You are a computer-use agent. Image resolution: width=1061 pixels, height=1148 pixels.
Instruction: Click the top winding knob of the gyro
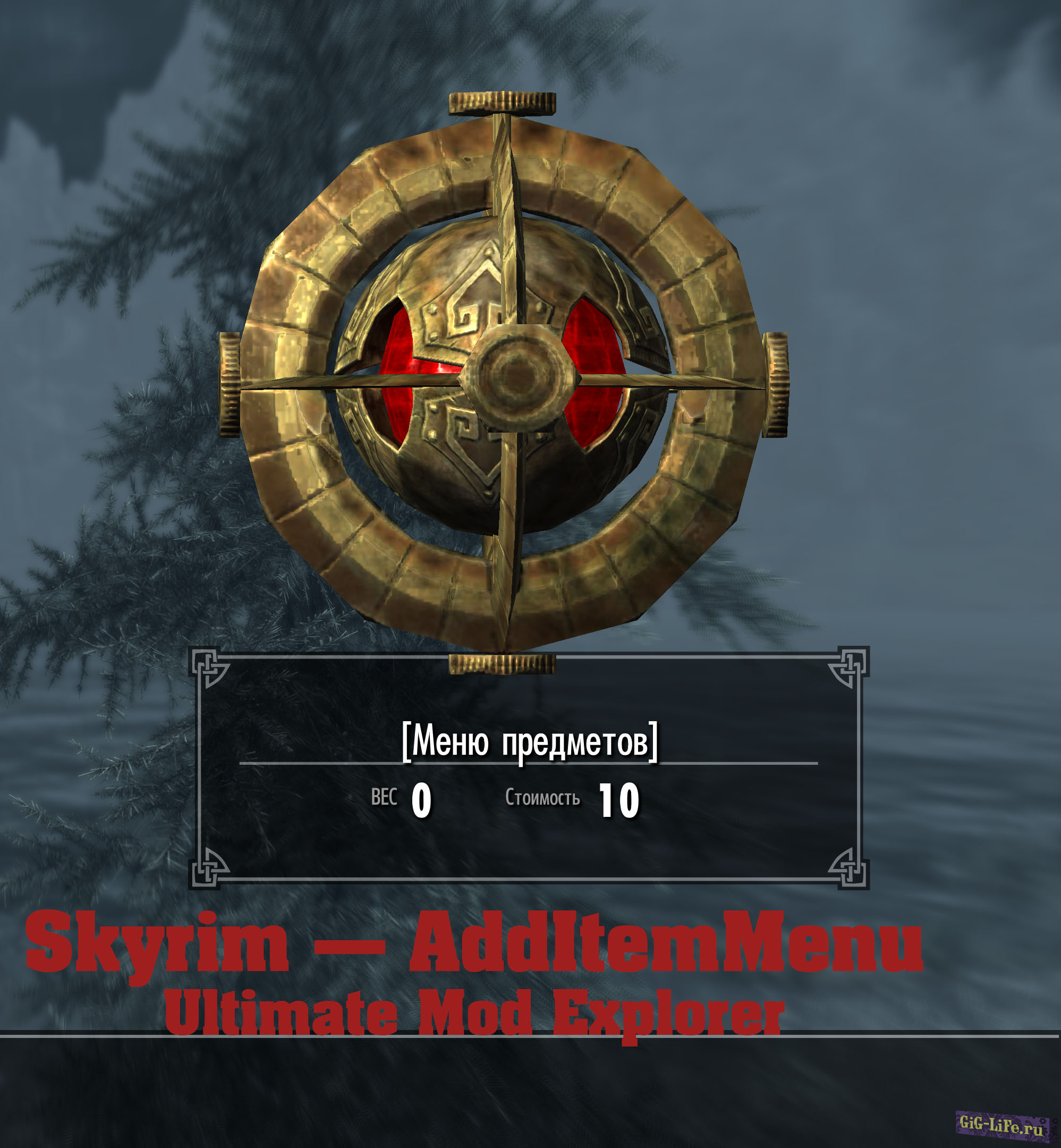click(x=503, y=103)
